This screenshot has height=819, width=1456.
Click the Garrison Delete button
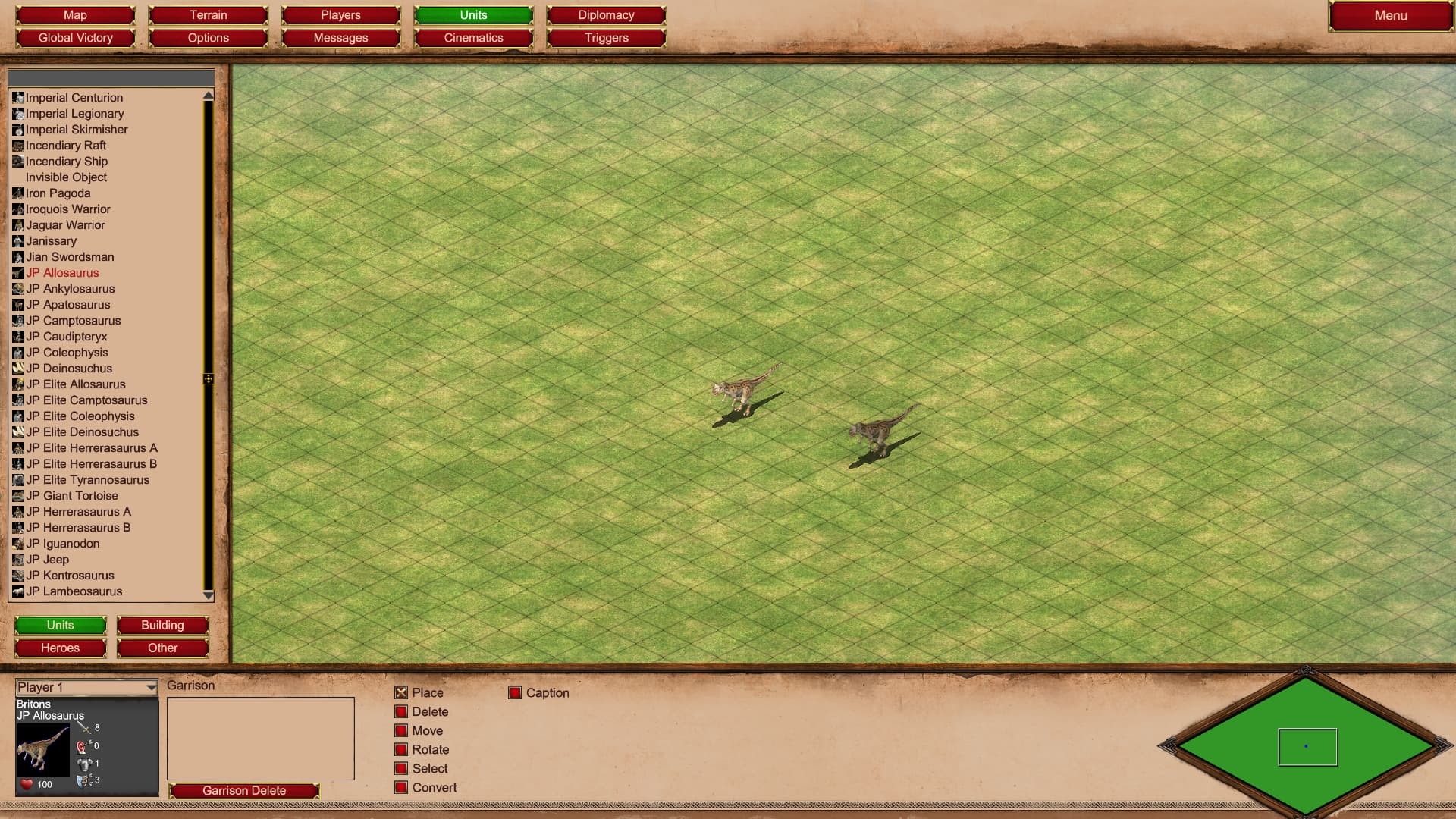[x=243, y=790]
